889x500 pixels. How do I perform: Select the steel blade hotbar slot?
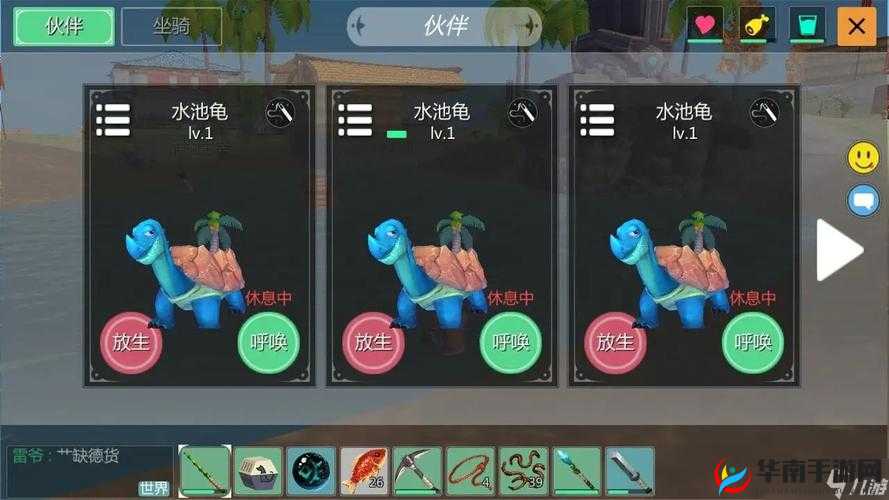pyautogui.click(x=630, y=471)
